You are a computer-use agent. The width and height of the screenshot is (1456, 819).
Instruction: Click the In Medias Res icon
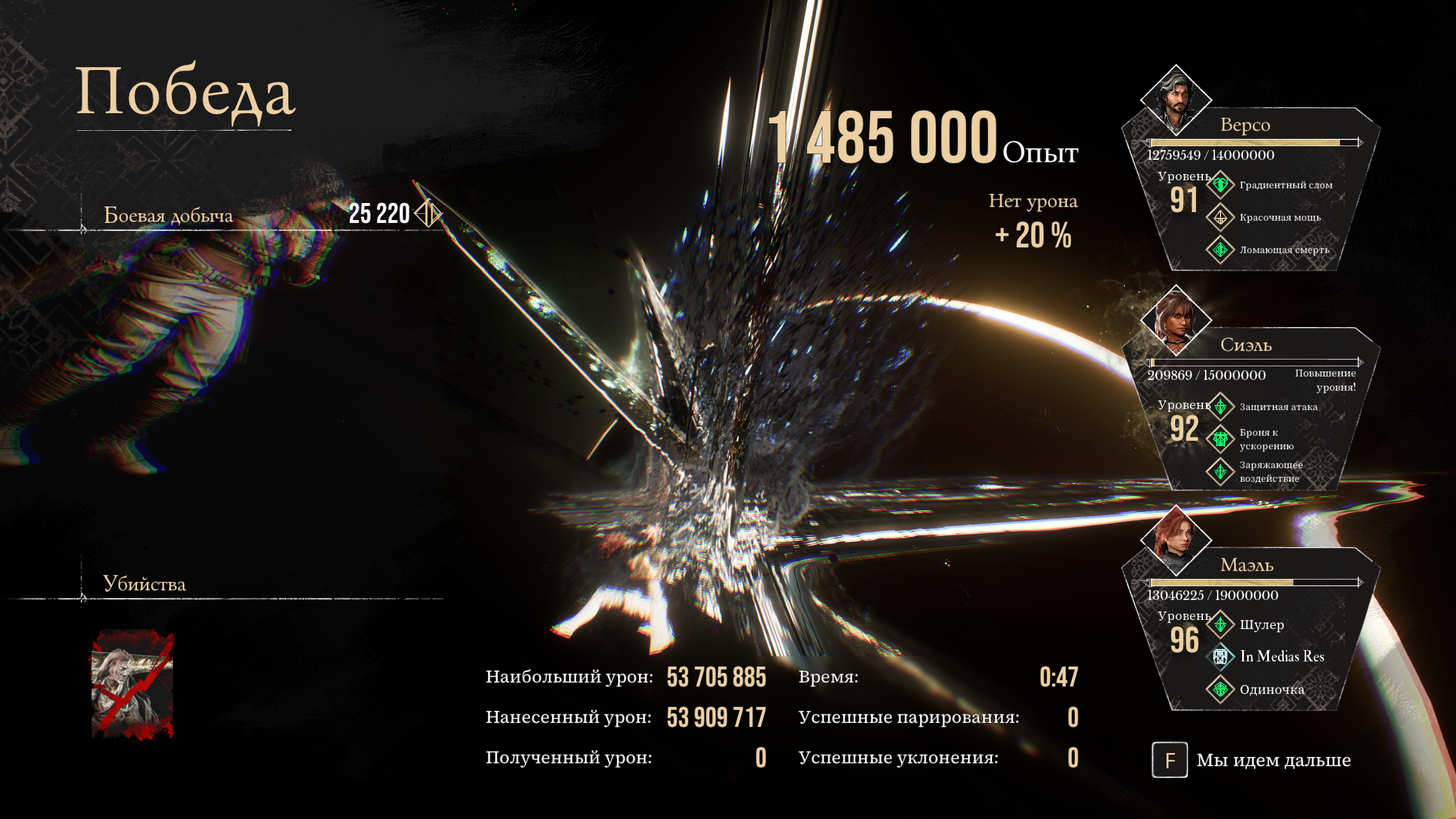(1220, 657)
